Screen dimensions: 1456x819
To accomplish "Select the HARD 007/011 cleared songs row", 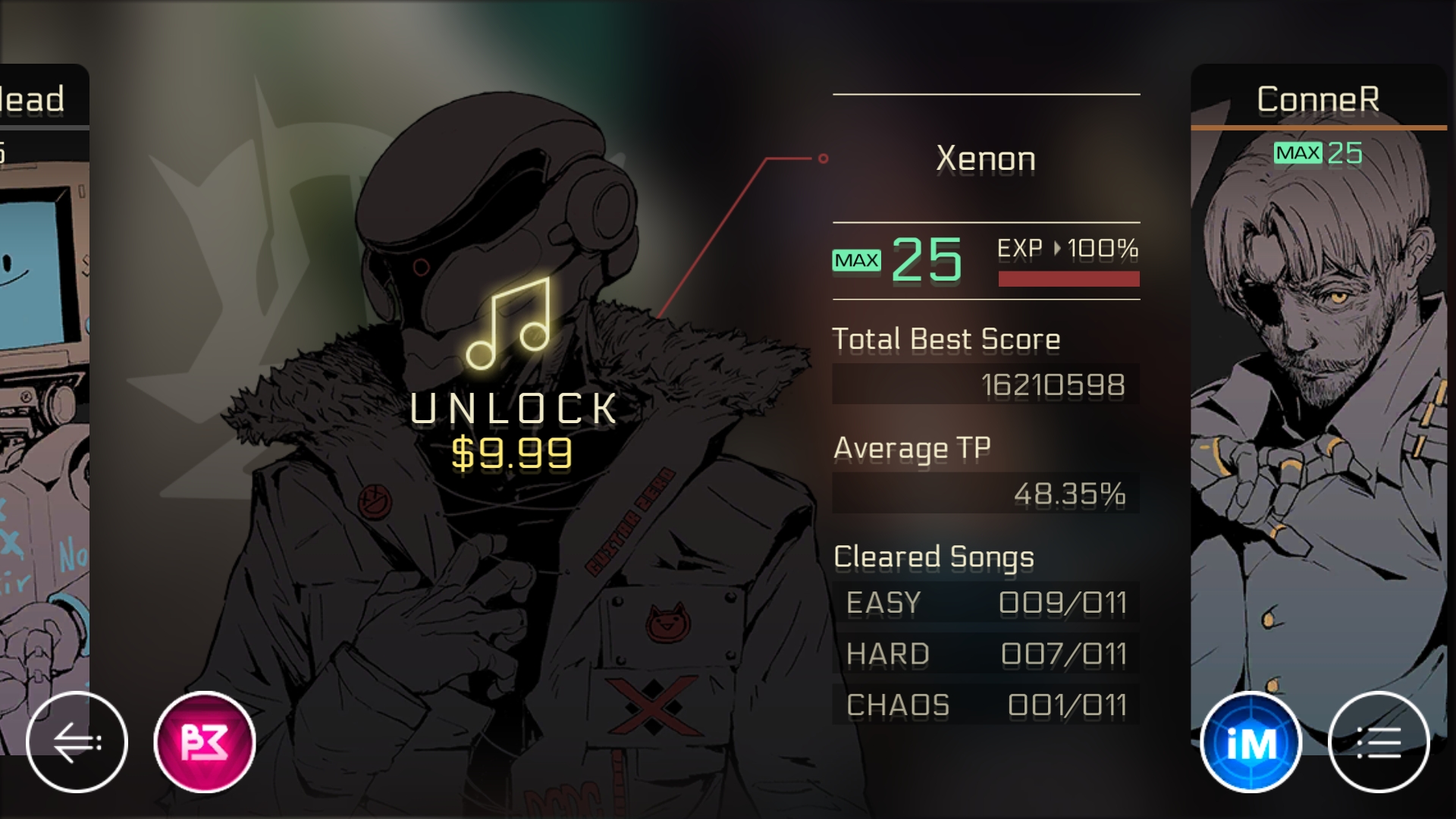I will click(x=986, y=654).
